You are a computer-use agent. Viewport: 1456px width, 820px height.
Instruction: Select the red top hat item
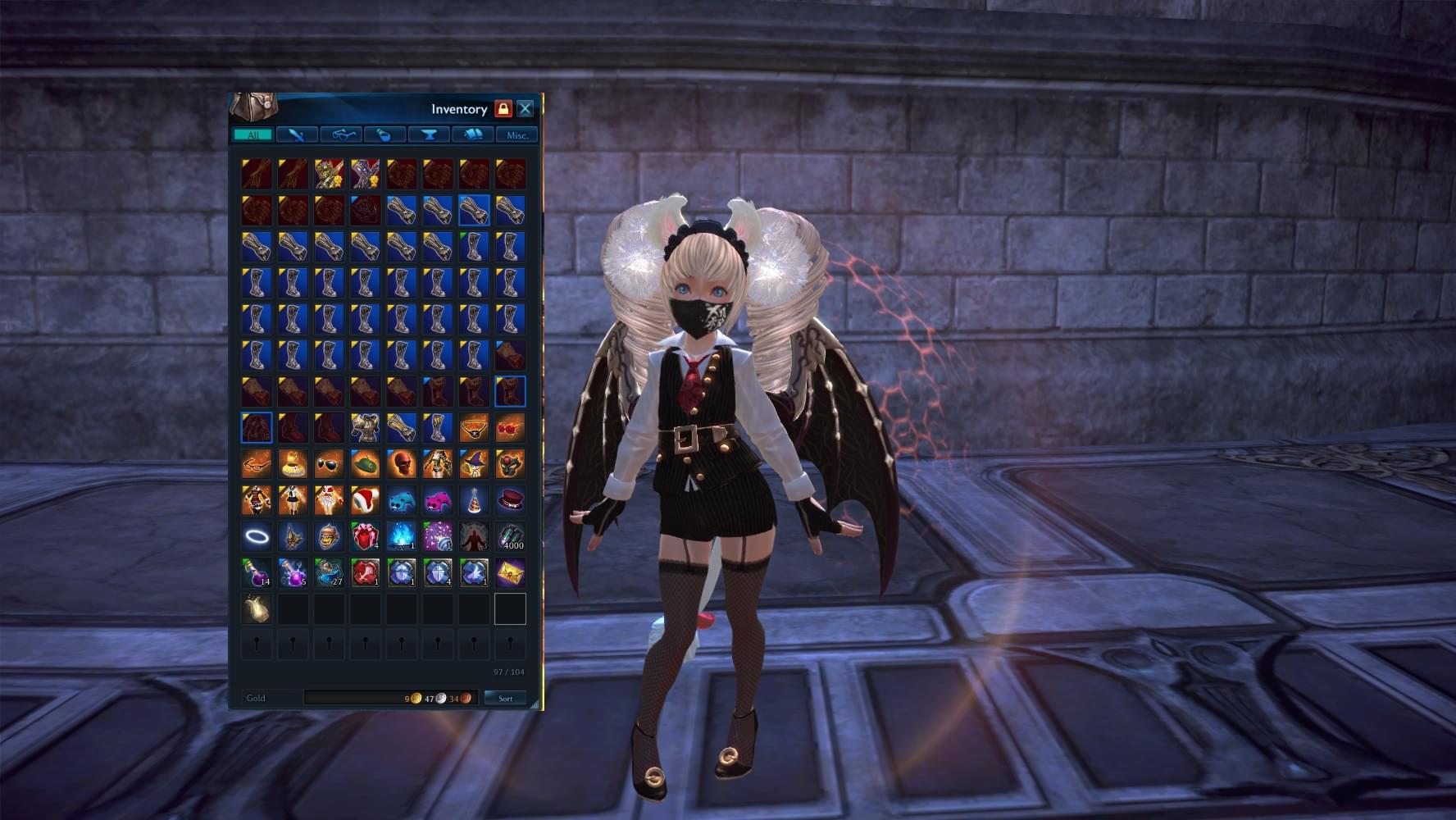coord(509,499)
